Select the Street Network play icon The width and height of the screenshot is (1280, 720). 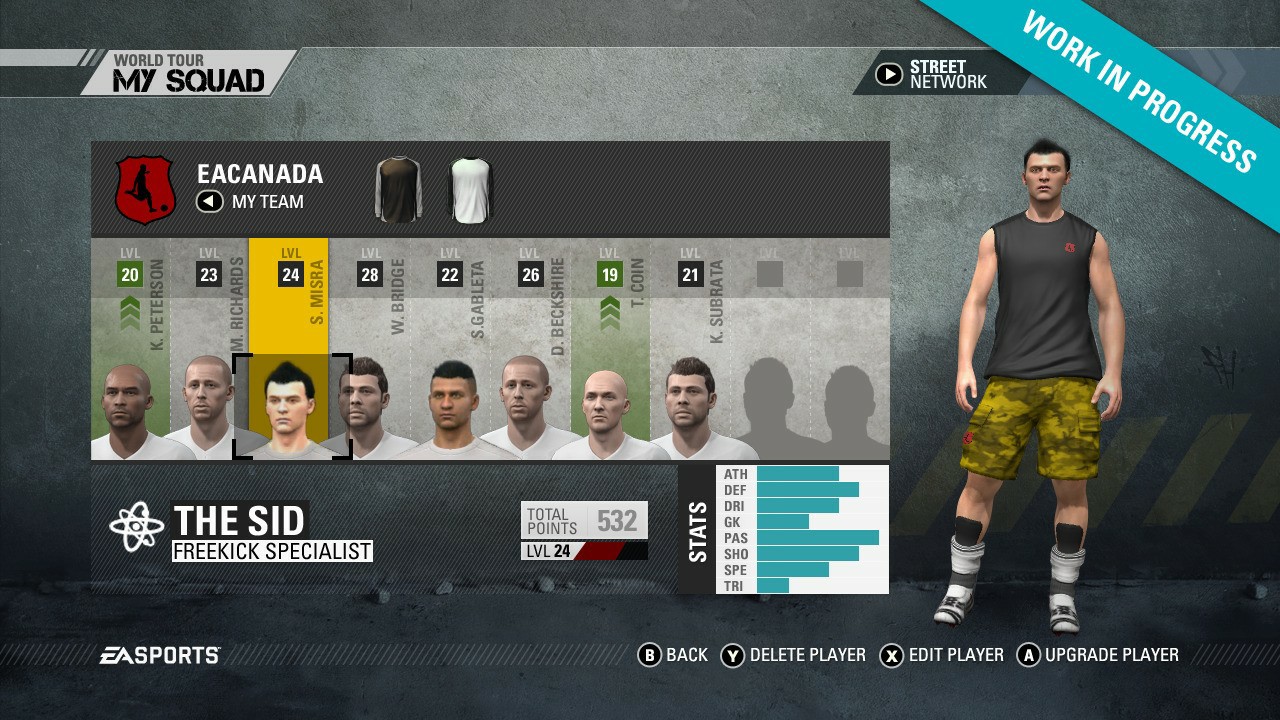[889, 73]
